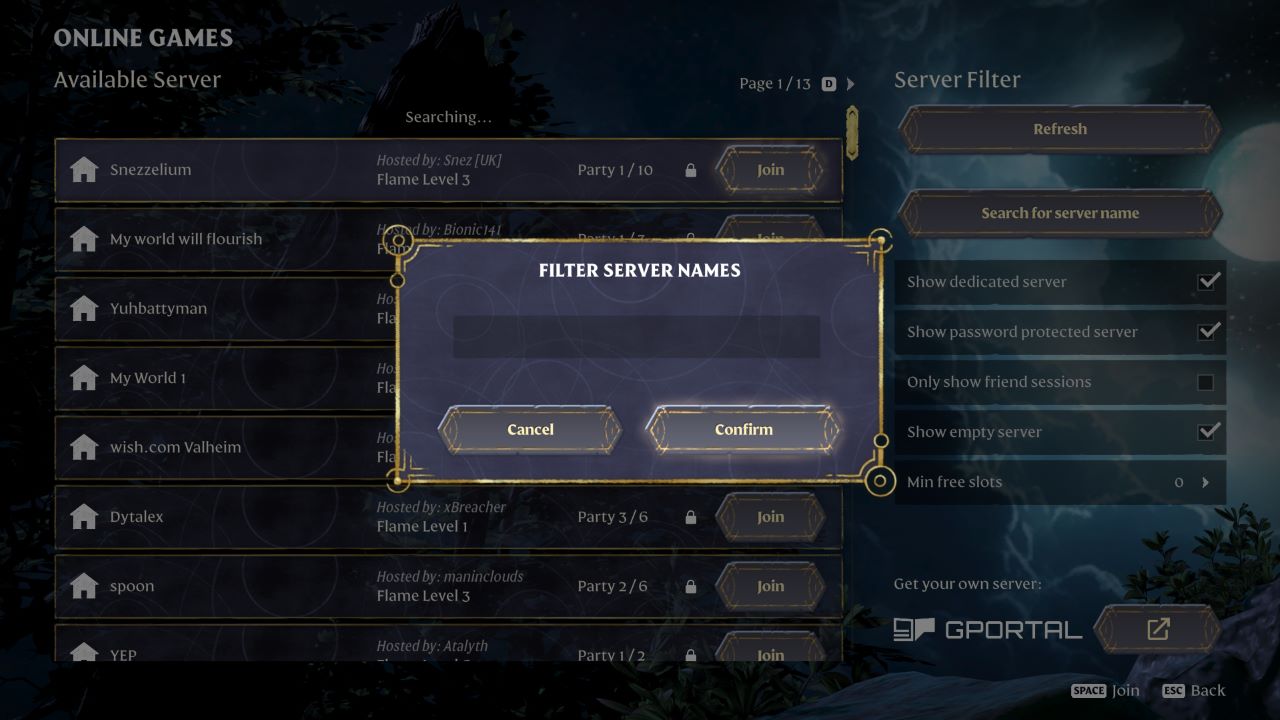This screenshot has width=1280, height=720.
Task: Confirm the server name filter
Action: [x=743, y=429]
